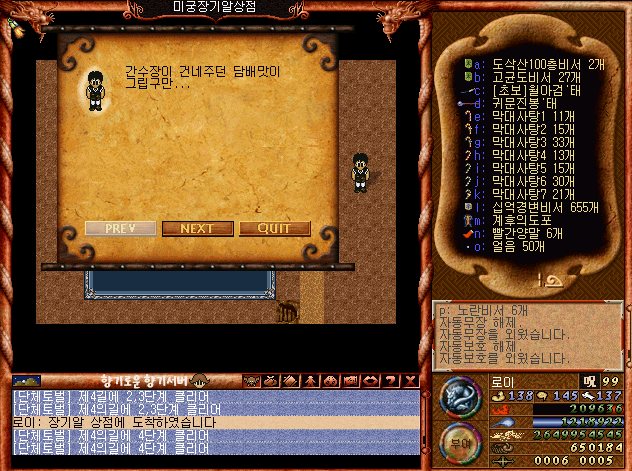Click the inventory panel's bottom scroll ornament
This screenshot has width=632, height=471.
point(528,282)
